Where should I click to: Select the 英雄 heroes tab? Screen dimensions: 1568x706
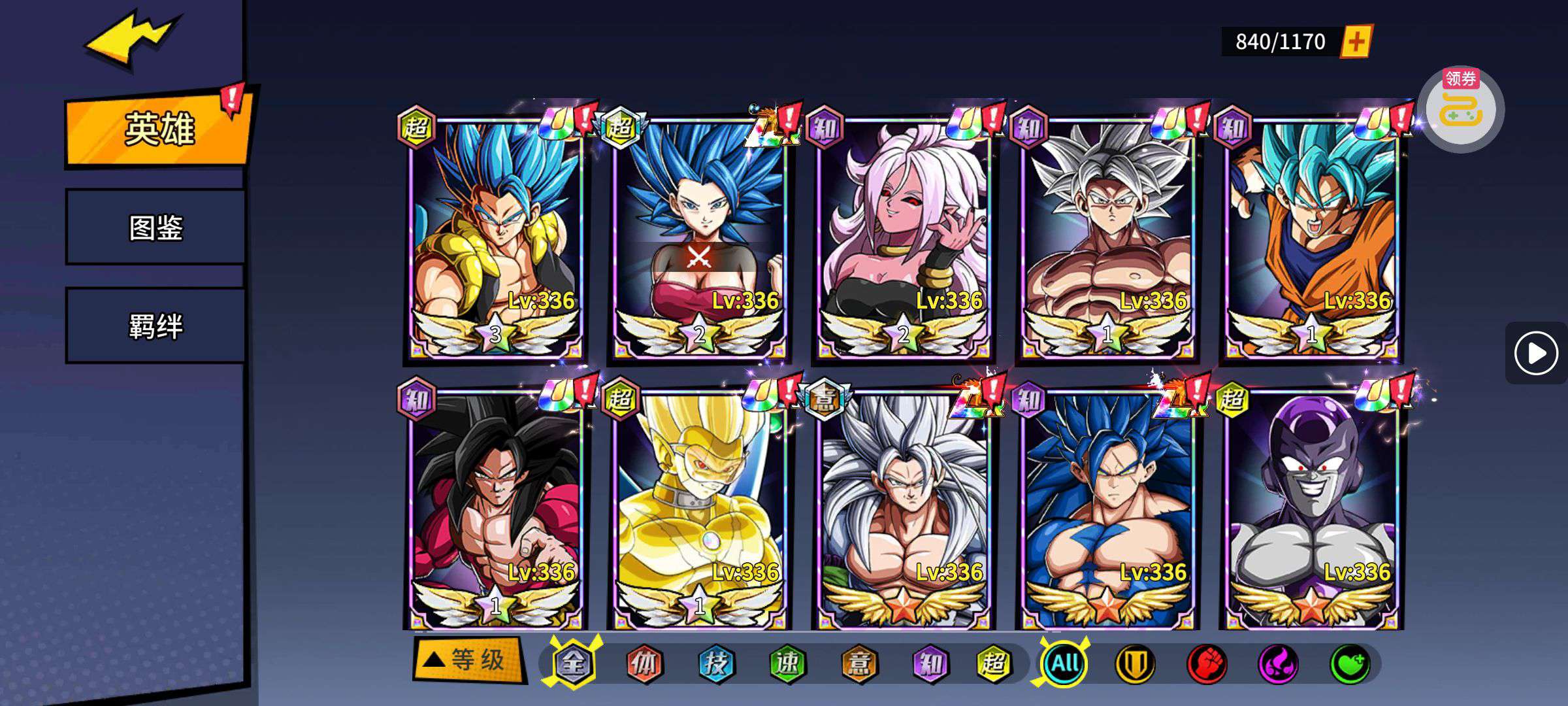(158, 129)
